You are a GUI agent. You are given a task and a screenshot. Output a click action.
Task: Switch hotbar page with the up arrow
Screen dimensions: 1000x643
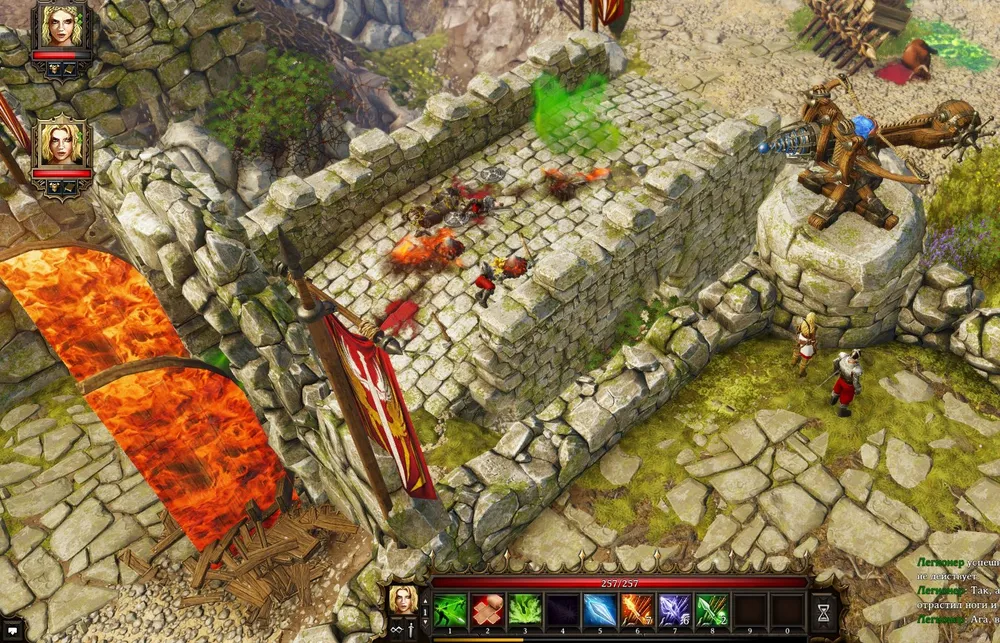pyautogui.click(x=424, y=601)
